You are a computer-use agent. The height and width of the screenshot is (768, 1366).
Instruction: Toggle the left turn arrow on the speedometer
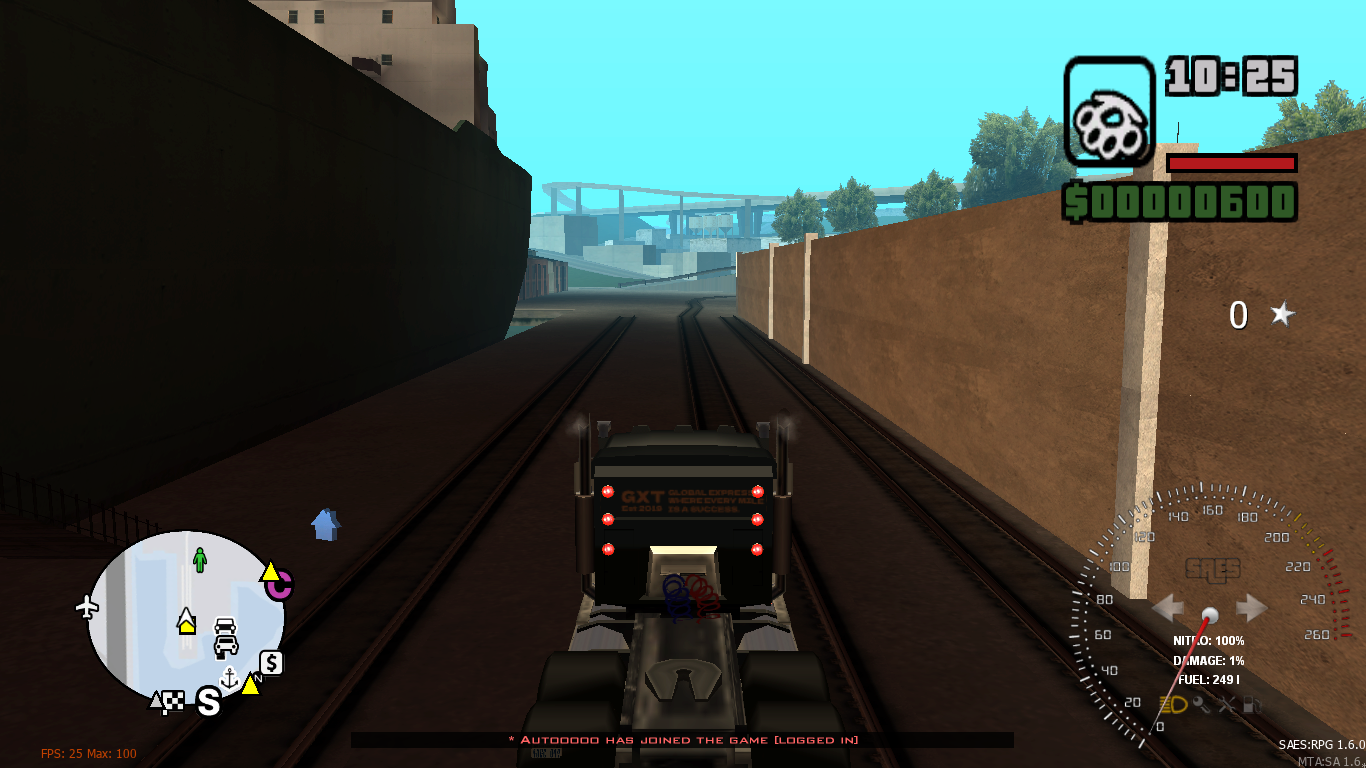(x=1168, y=607)
